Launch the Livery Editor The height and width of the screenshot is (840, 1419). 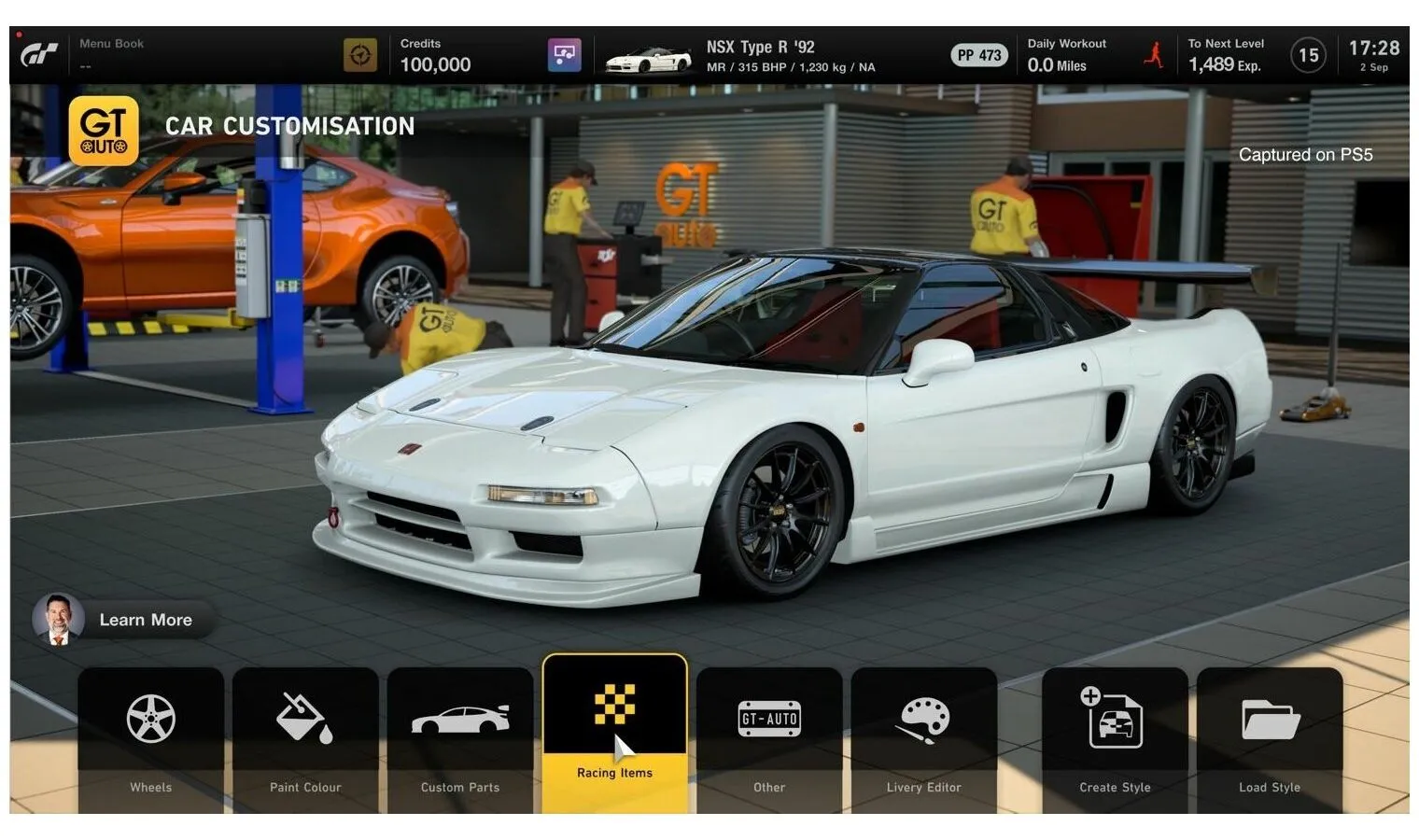click(x=923, y=737)
